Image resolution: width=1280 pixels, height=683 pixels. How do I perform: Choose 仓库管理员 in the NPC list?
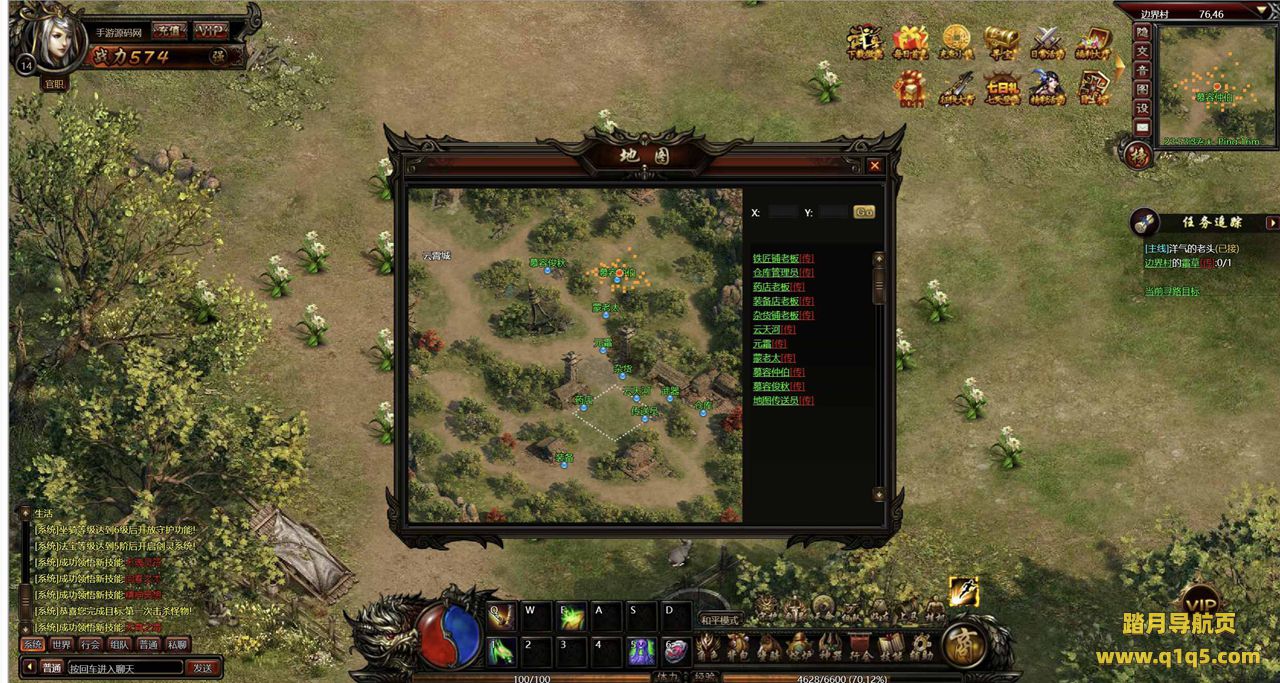[x=776, y=273]
